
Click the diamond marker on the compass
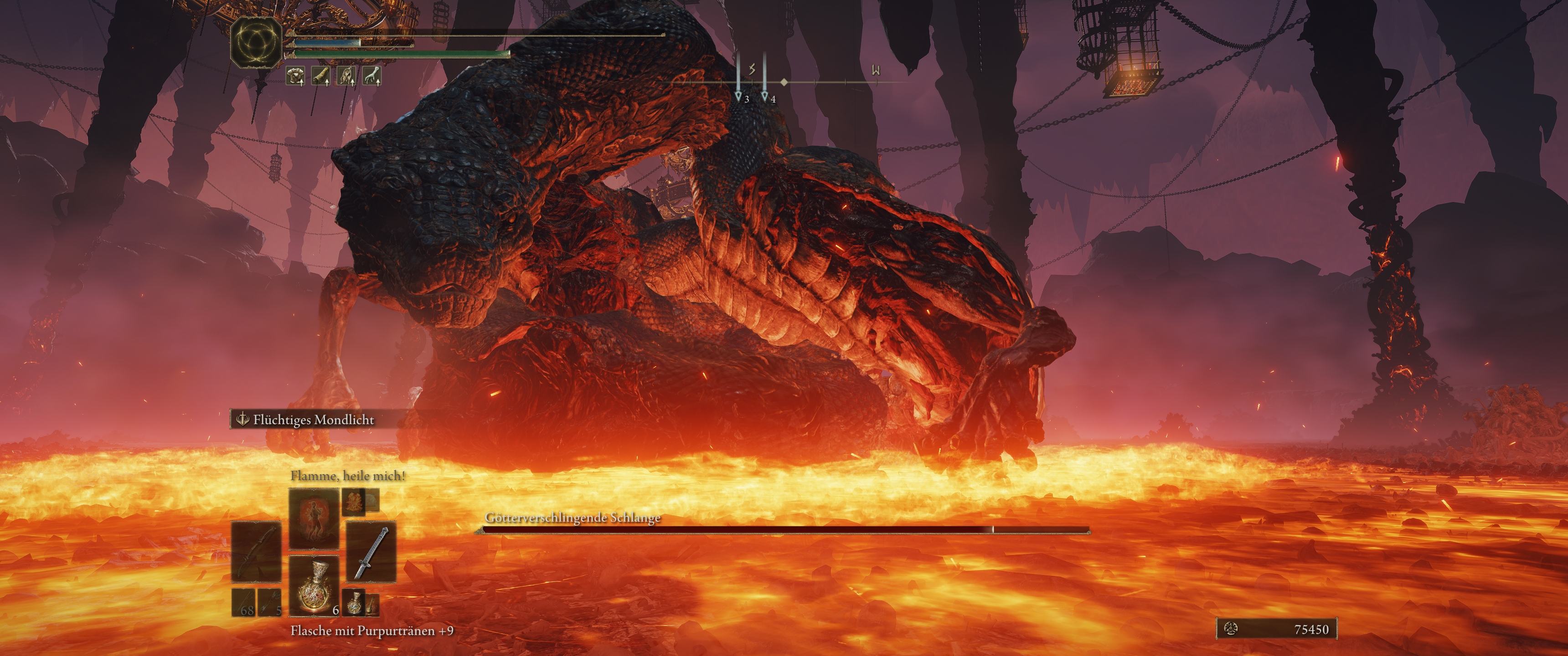[784, 82]
